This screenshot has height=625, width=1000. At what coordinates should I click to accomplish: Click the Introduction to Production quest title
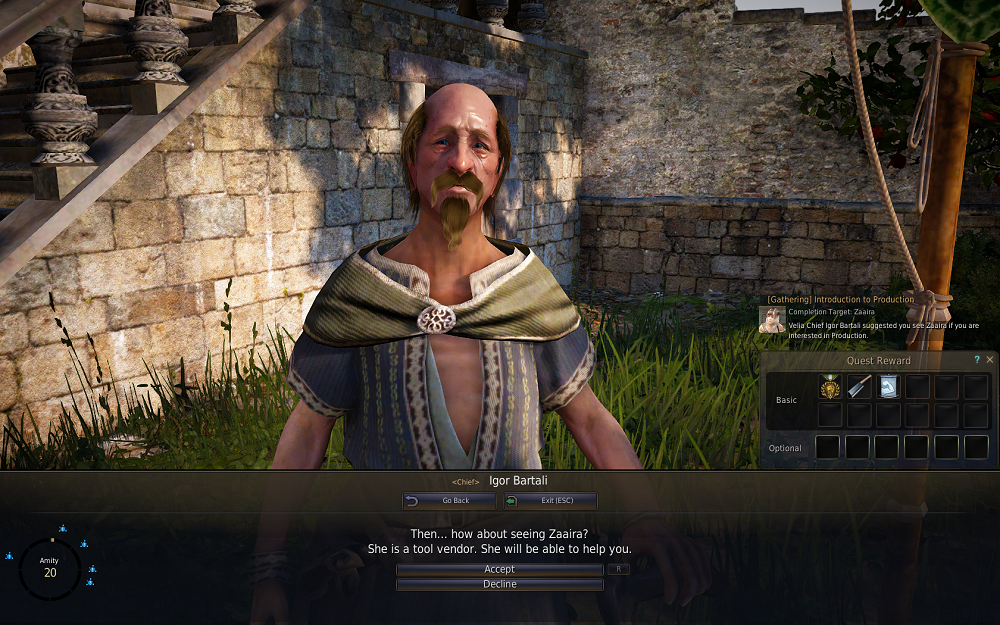pos(840,299)
